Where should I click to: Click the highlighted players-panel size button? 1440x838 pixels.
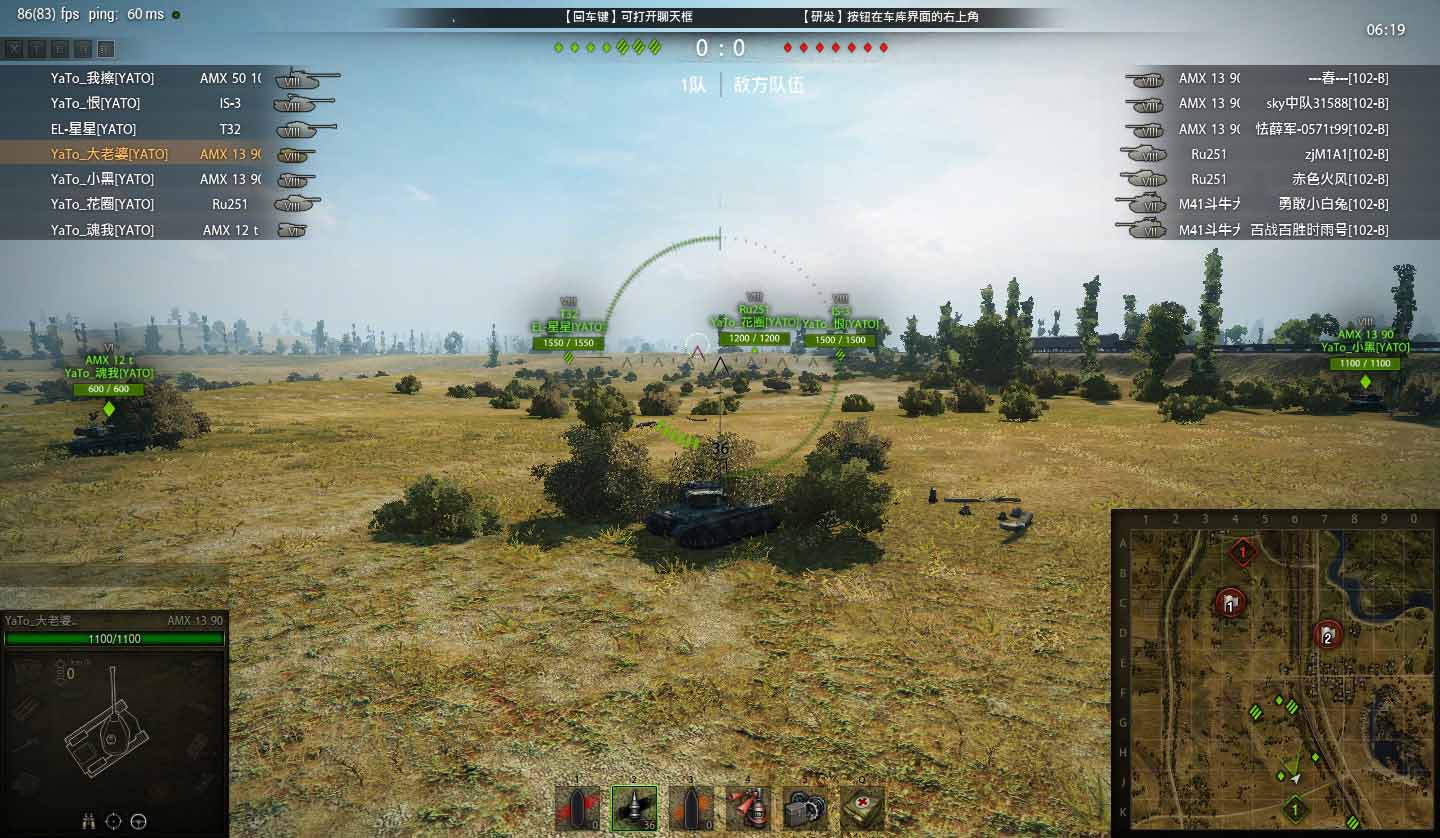(x=106, y=49)
